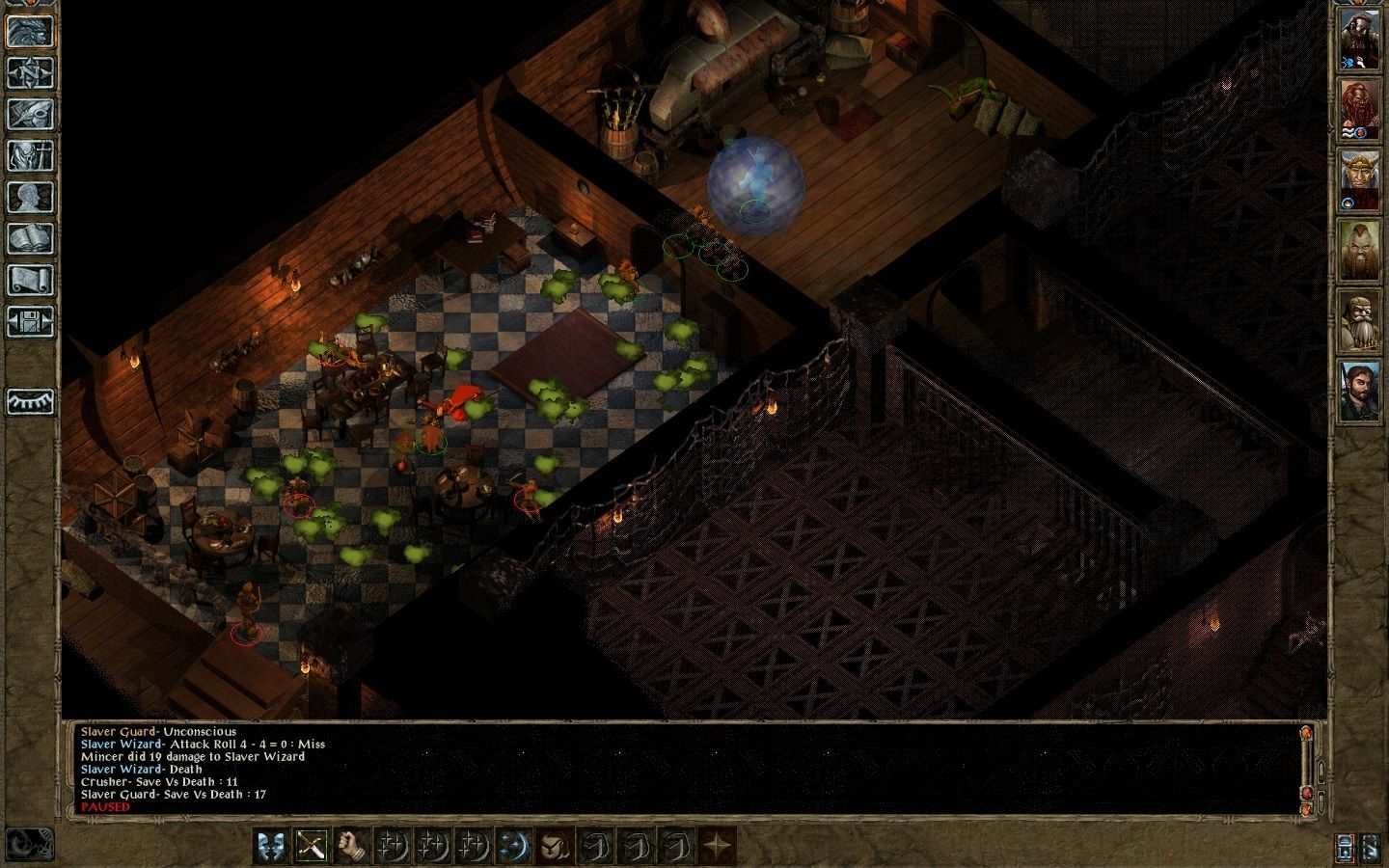Screen dimensions: 1389x868
Task: Select the red-bearded dwarf portrait
Action: [x=1358, y=110]
